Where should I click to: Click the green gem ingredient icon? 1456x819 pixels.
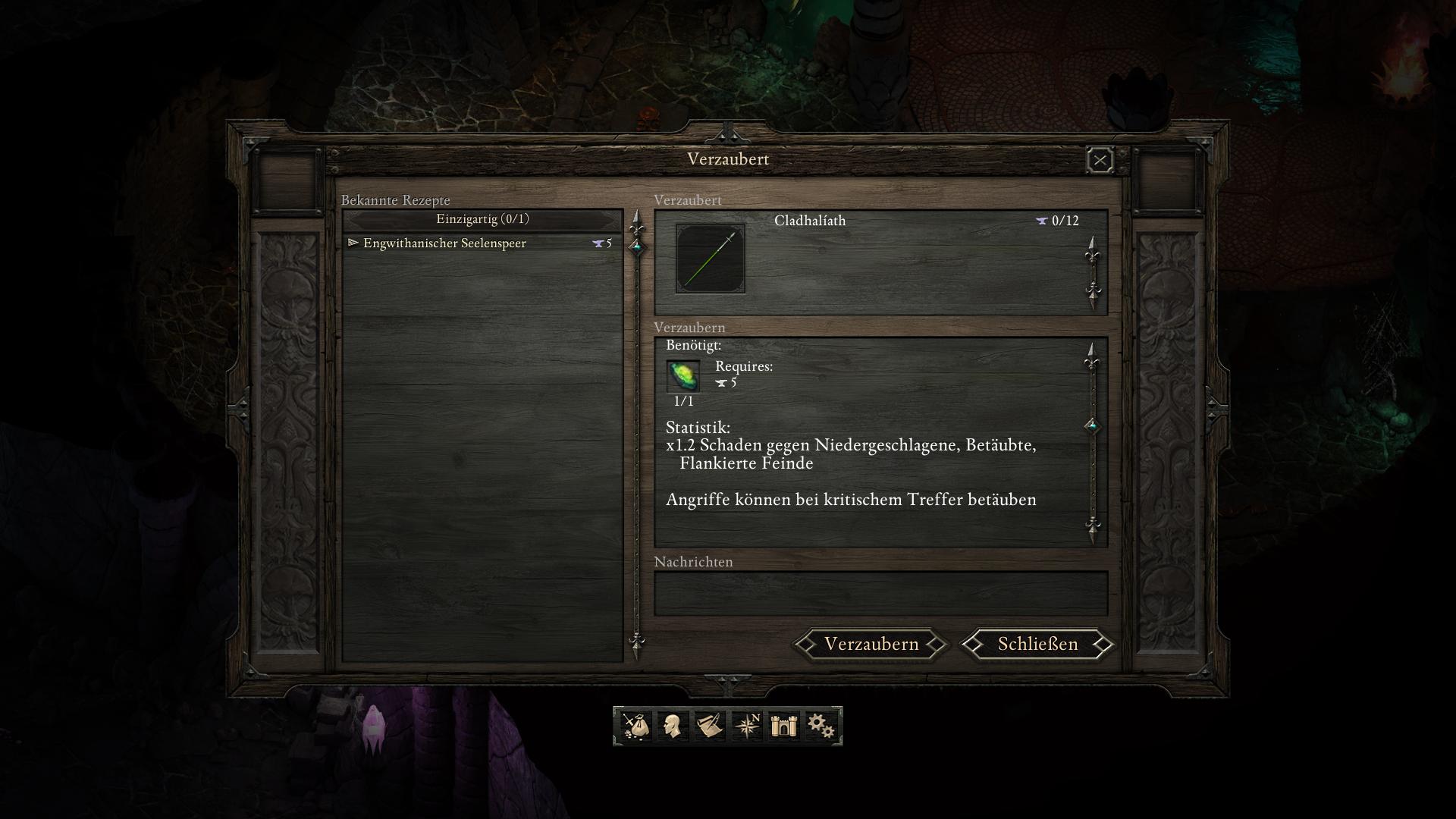pos(683,376)
